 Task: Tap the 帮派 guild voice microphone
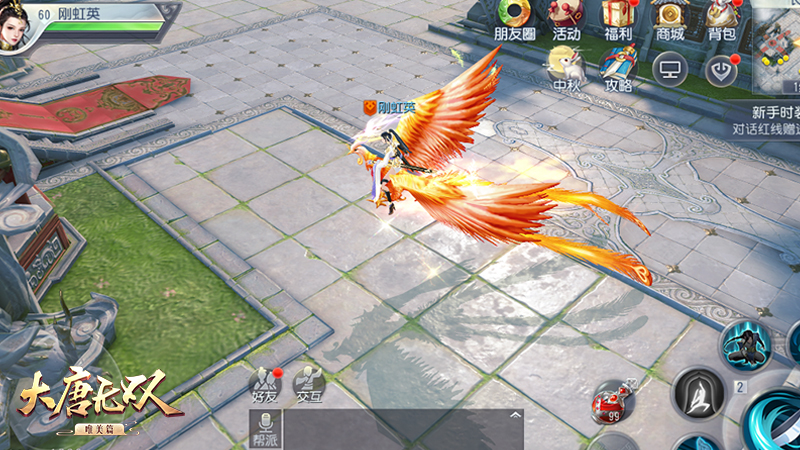263,430
